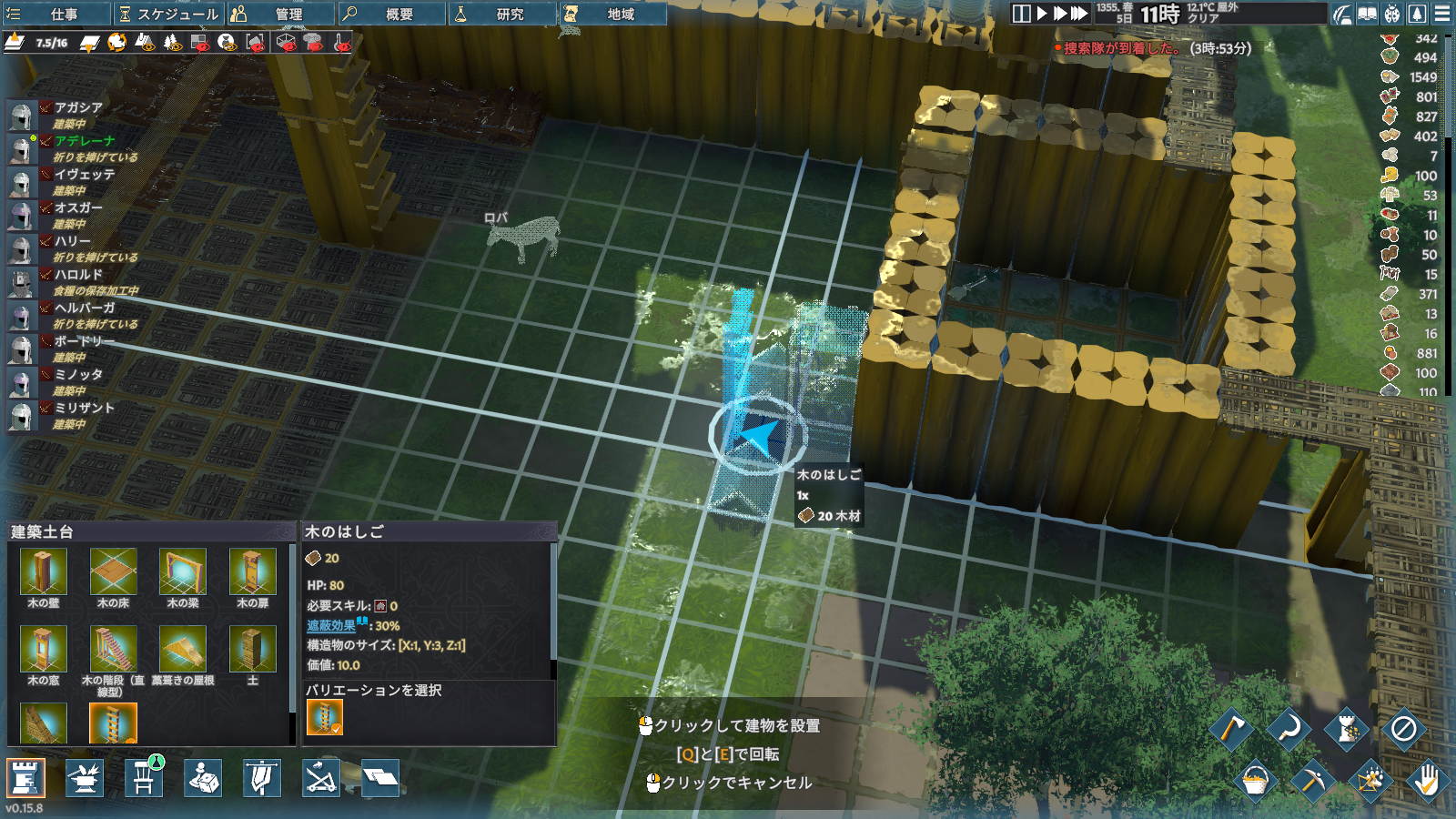Activate the pickaxe mining order
The image size is (1456, 819).
[x=1312, y=780]
